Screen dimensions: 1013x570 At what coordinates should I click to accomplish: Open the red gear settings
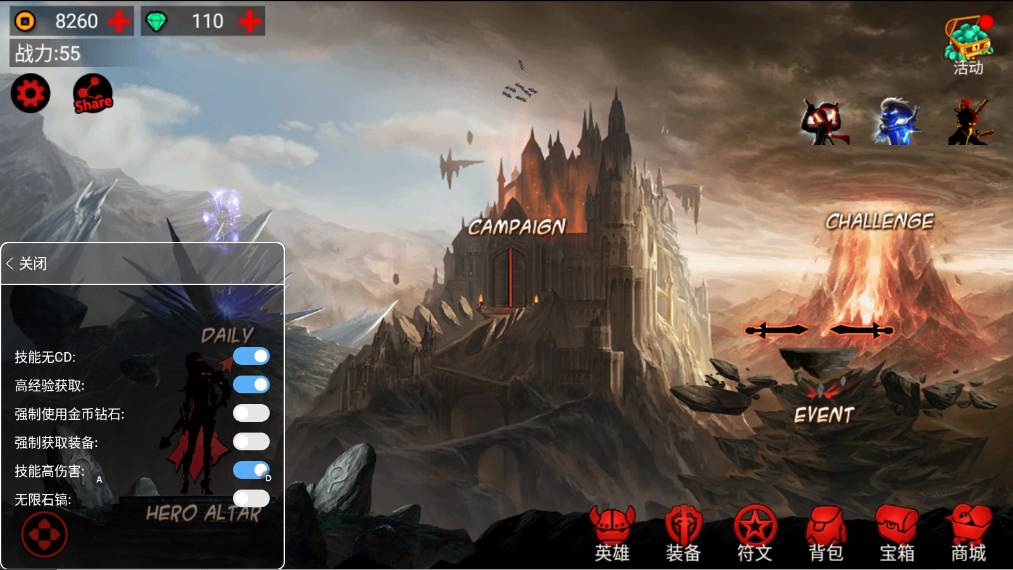[30, 94]
